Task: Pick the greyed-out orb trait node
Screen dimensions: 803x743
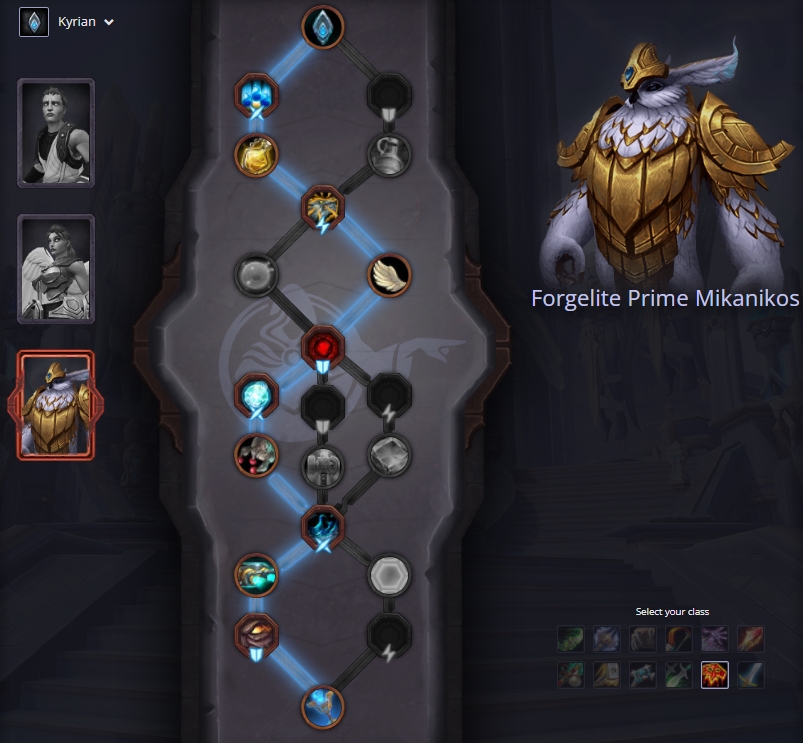Action: (x=256, y=275)
